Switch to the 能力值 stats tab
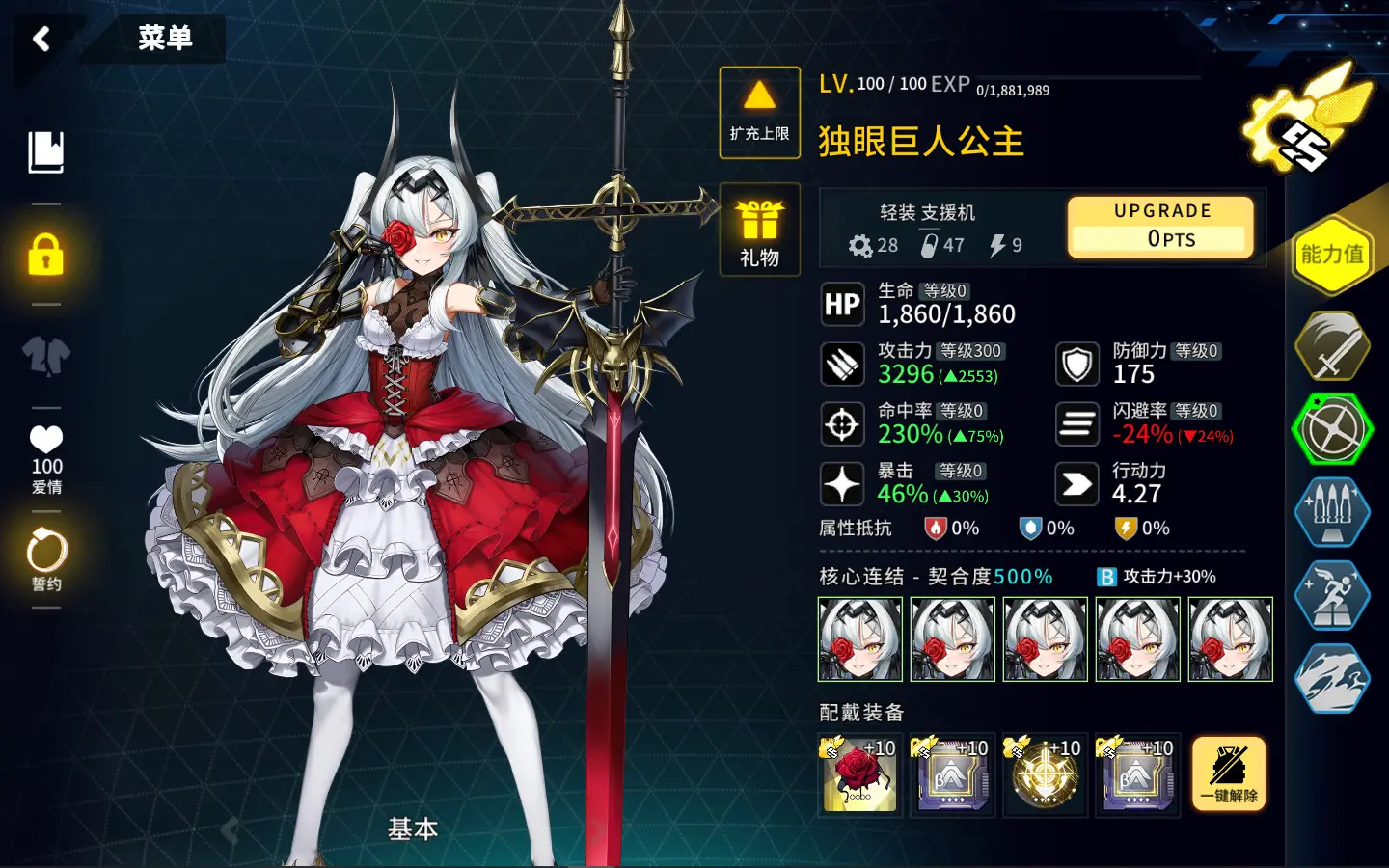The image size is (1389, 868). coord(1332,255)
